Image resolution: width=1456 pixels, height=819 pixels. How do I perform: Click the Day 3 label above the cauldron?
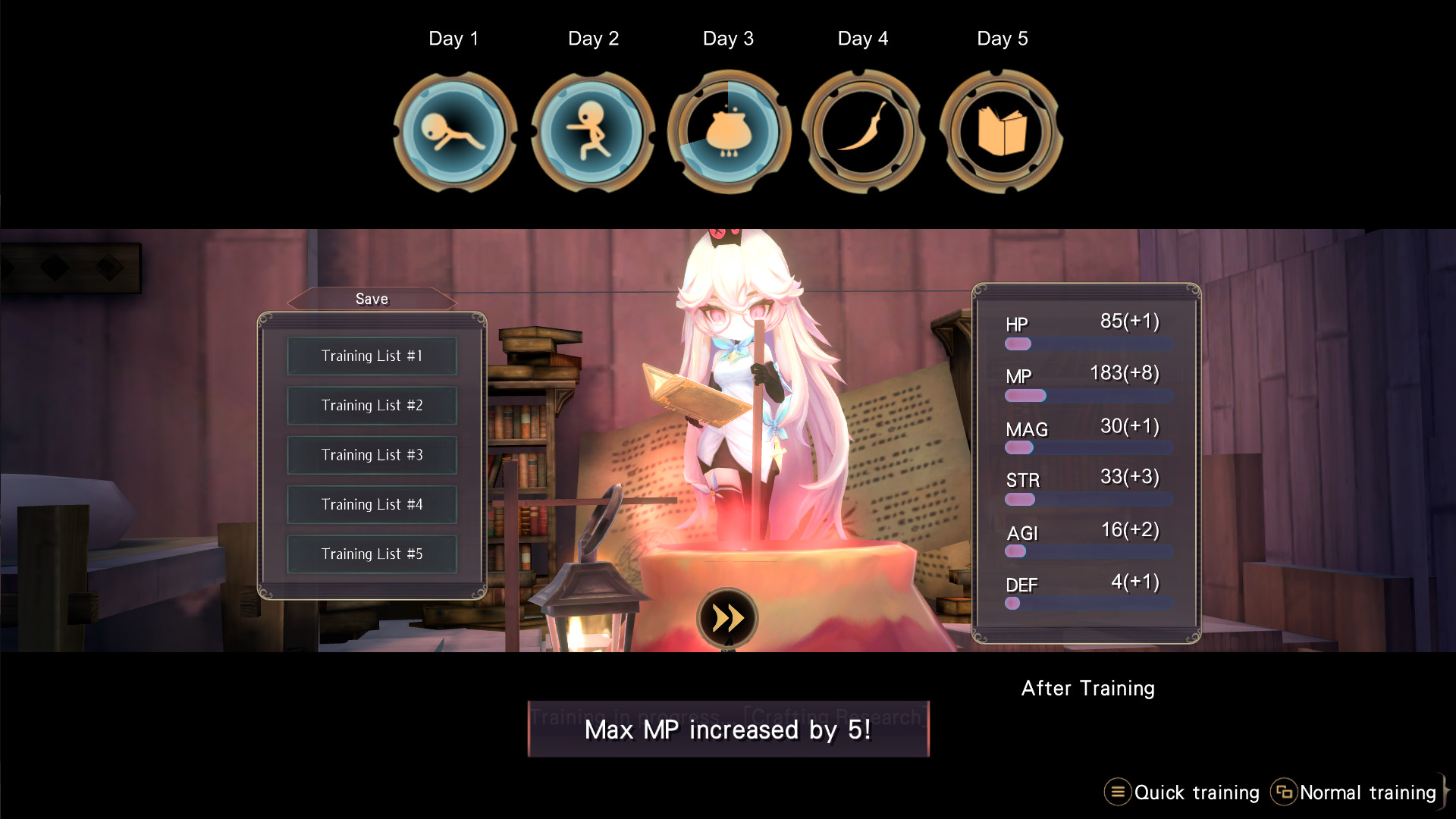[728, 38]
